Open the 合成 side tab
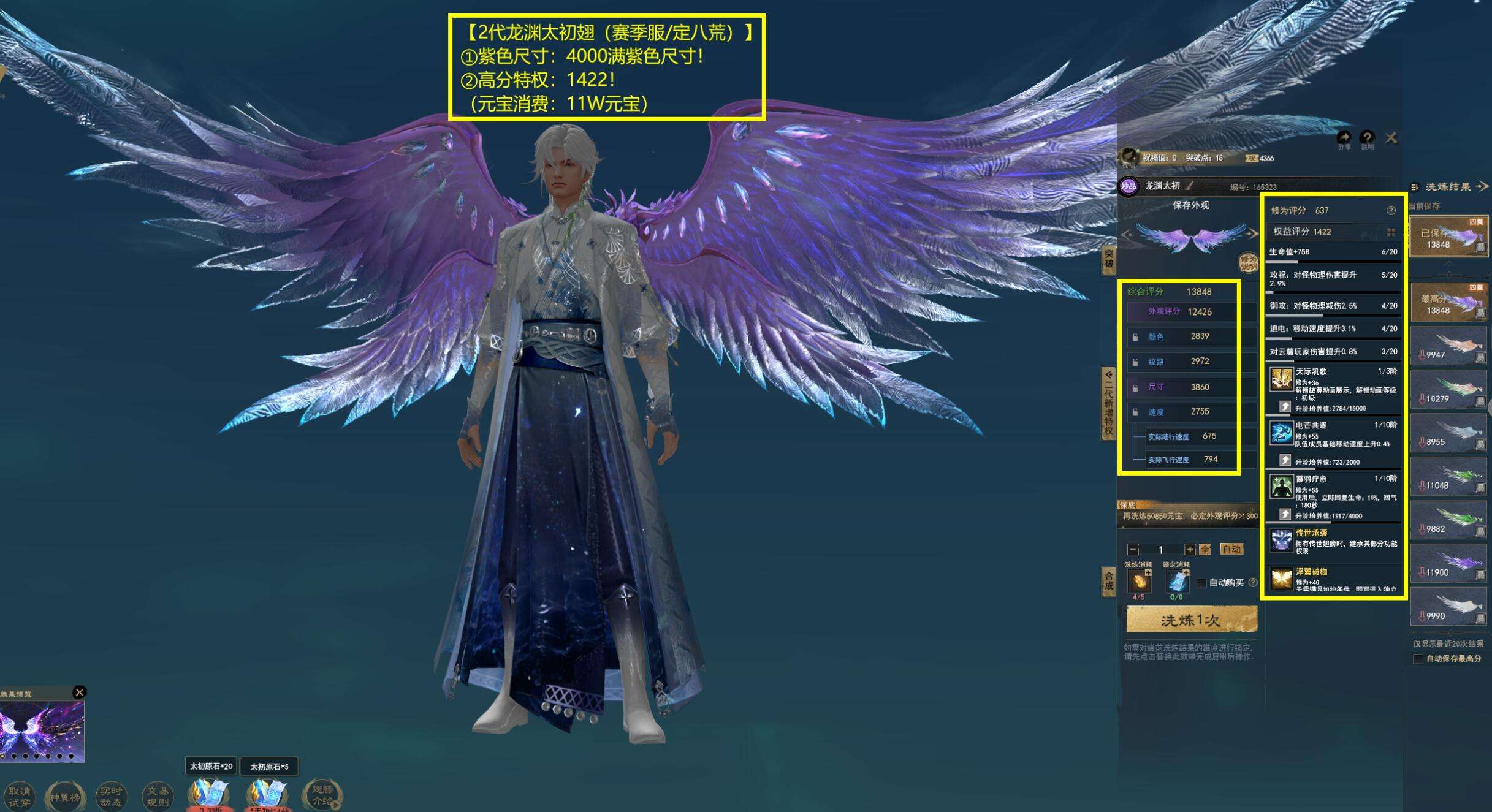1492x812 pixels. tap(1109, 580)
